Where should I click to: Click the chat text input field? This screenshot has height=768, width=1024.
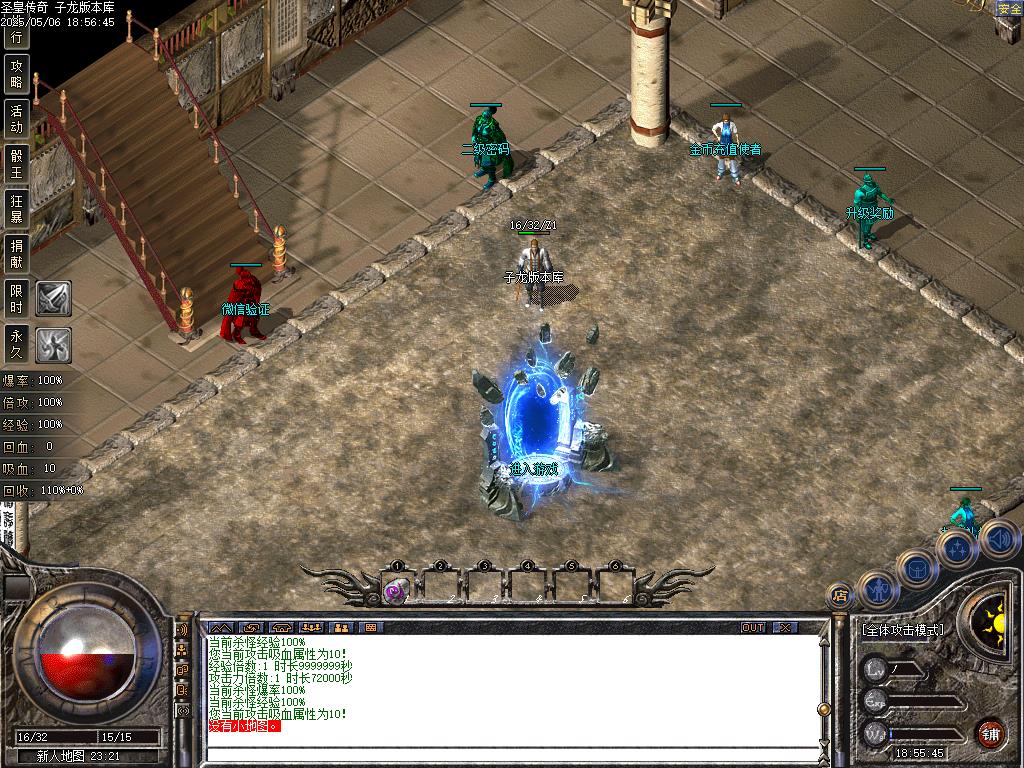tap(510, 755)
